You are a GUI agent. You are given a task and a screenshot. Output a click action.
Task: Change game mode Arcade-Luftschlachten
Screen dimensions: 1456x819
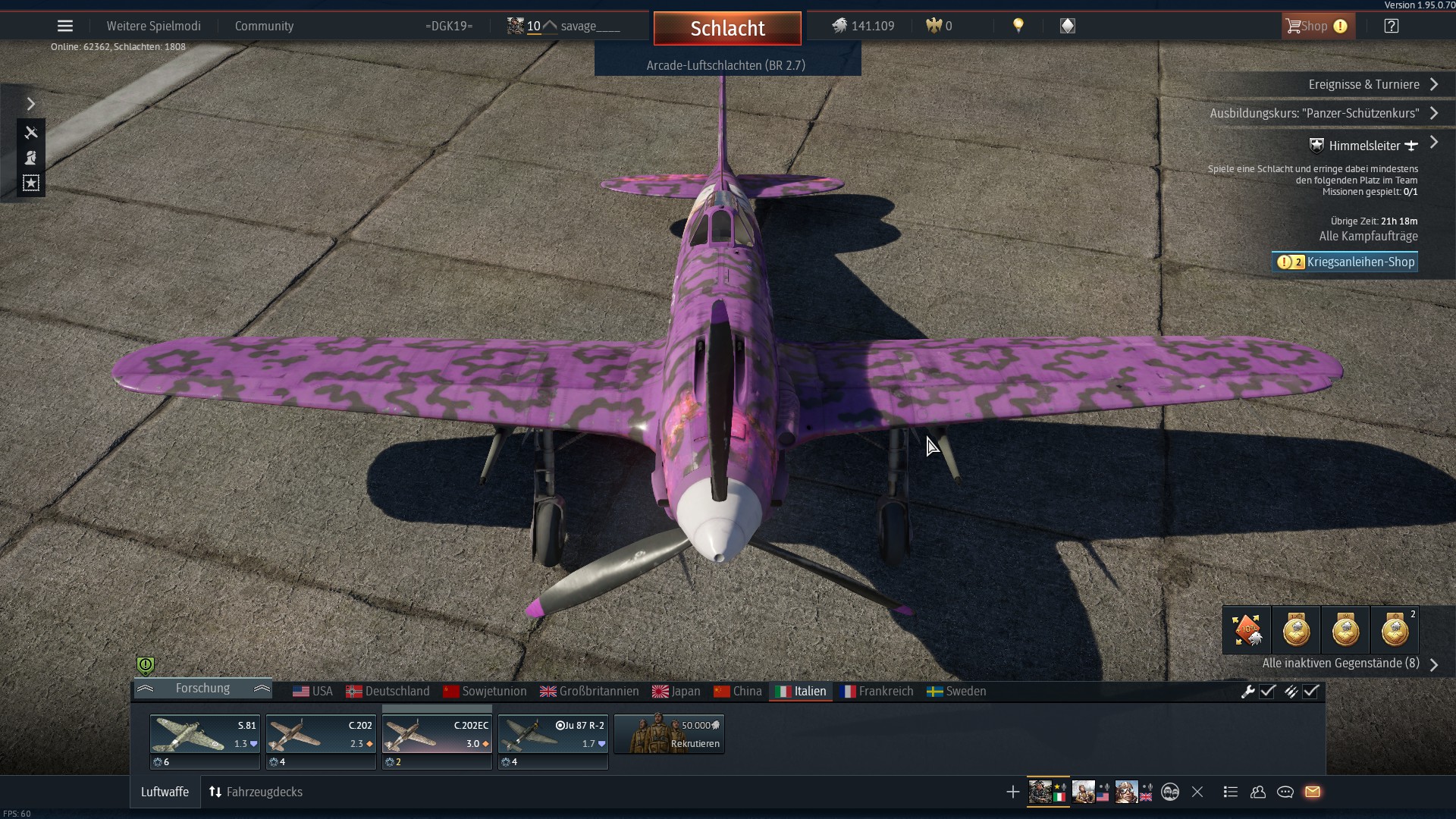(726, 65)
